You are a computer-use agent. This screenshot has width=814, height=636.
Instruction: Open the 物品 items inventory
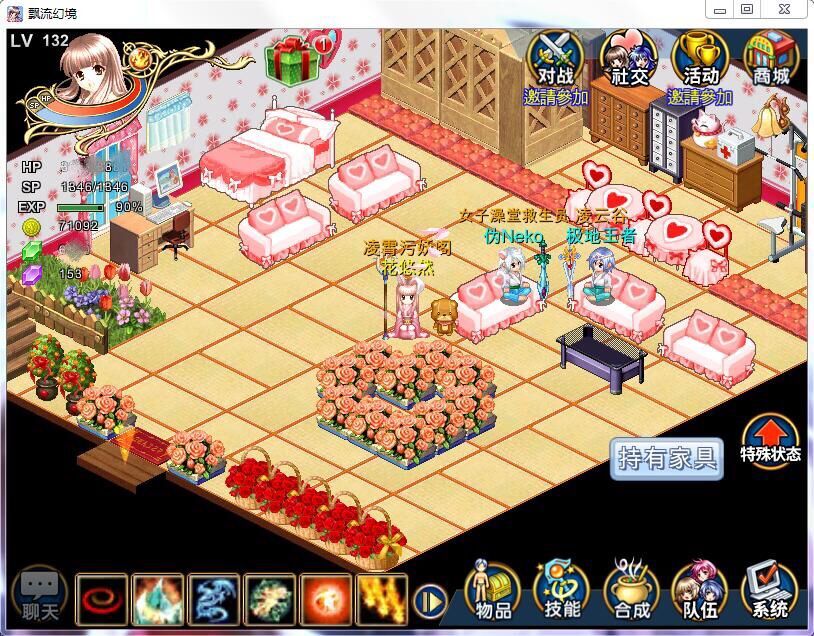tap(493, 591)
